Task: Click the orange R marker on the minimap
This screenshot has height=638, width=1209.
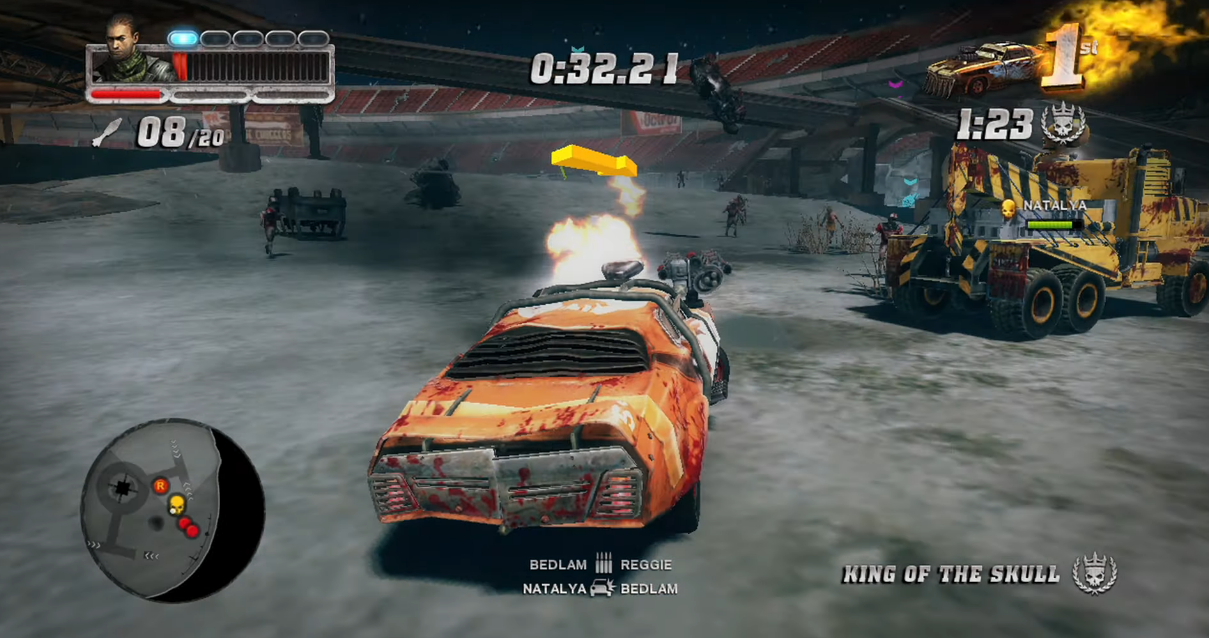Action: pos(160,486)
